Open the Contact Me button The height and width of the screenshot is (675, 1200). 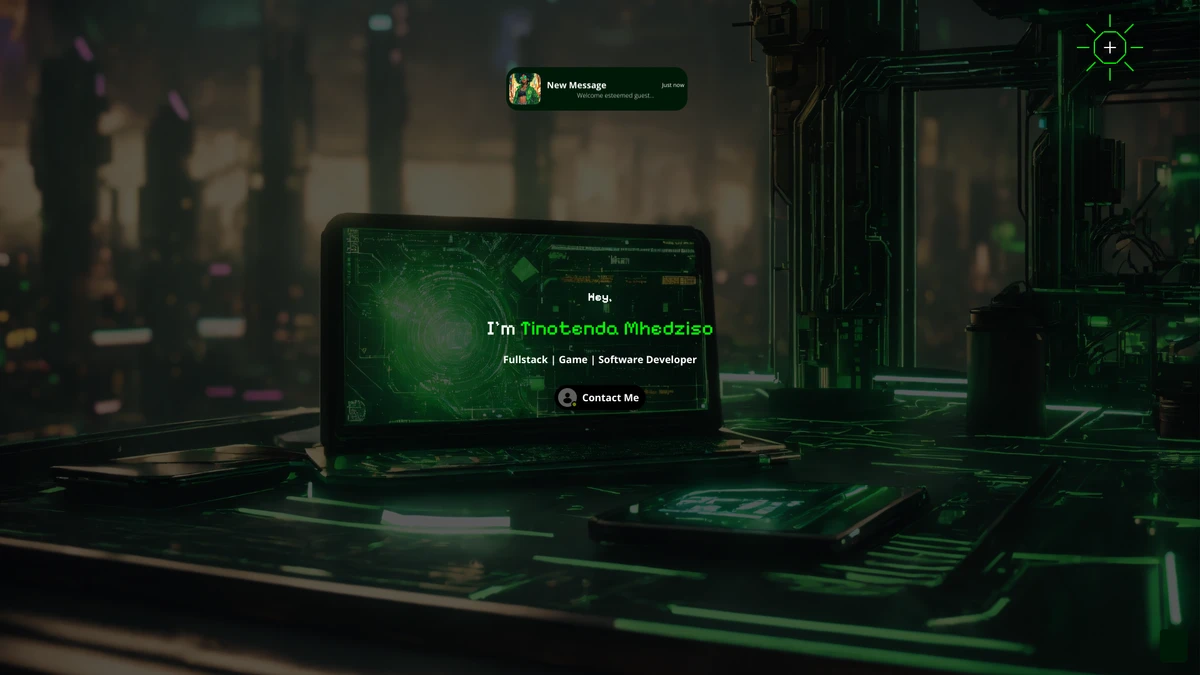(600, 398)
